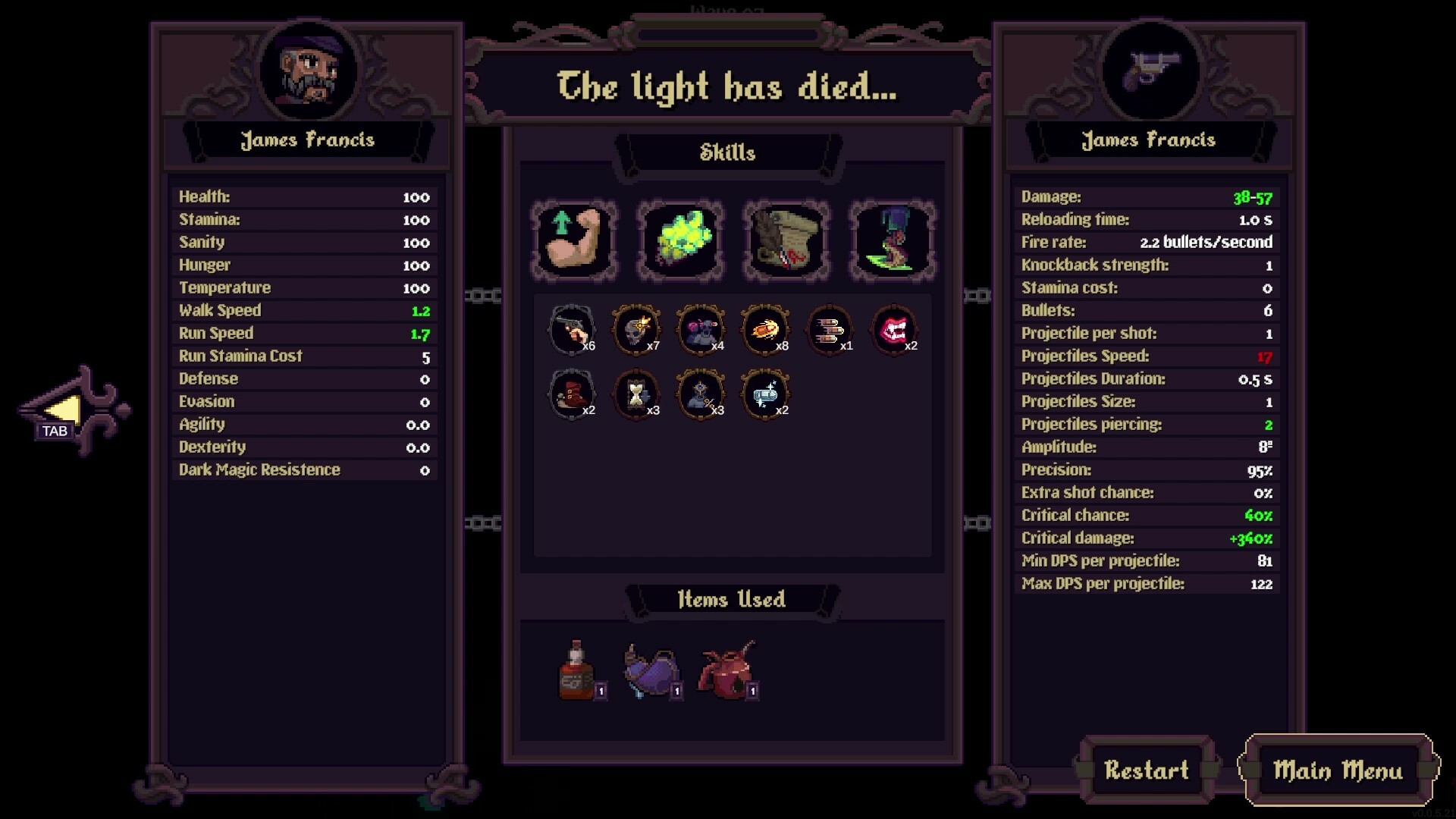The width and height of the screenshot is (1456, 819).
Task: Inspect the zombie duo skill marked x4
Action: tap(701, 329)
